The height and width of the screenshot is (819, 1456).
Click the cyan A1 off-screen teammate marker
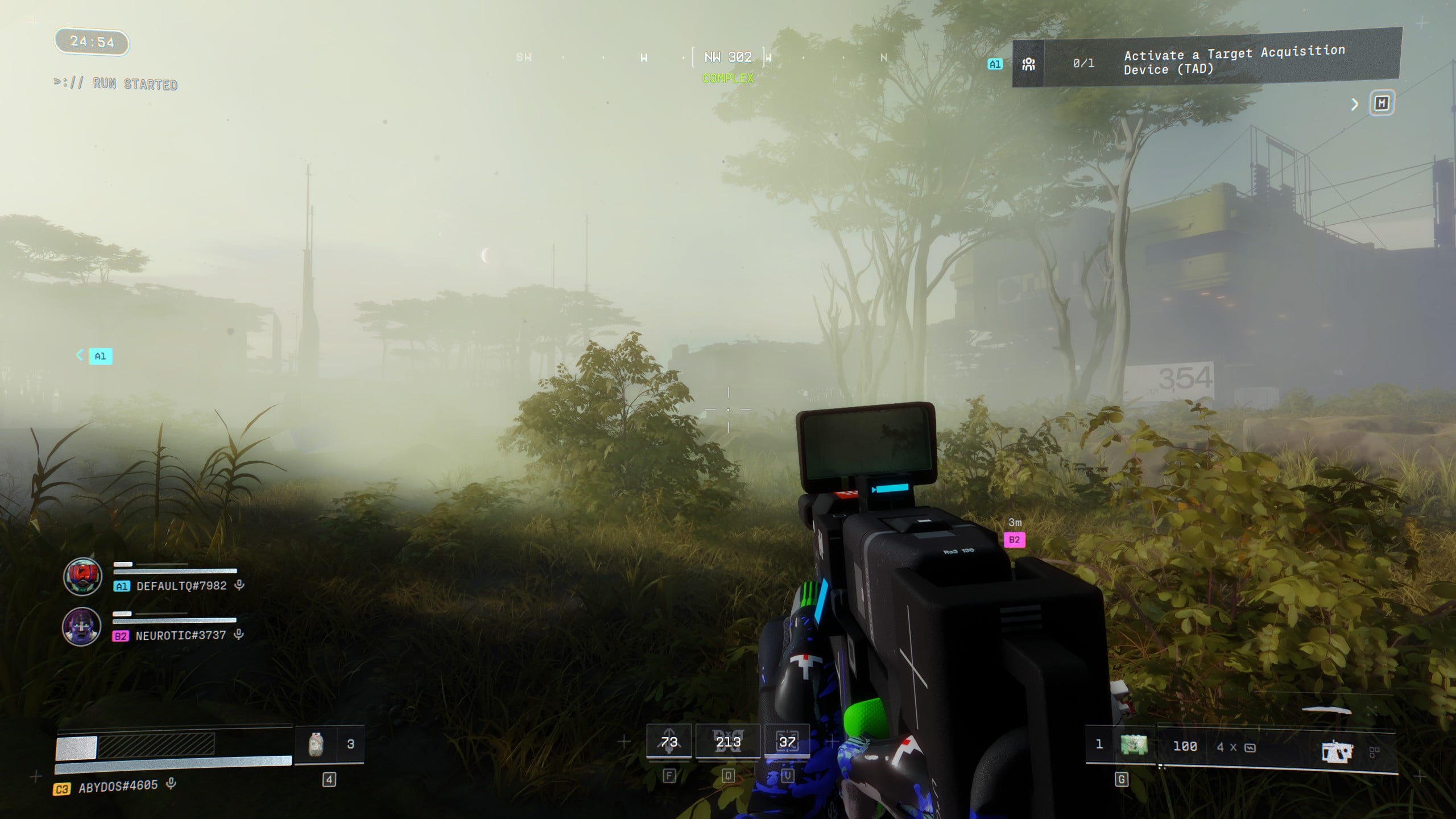[x=100, y=356]
